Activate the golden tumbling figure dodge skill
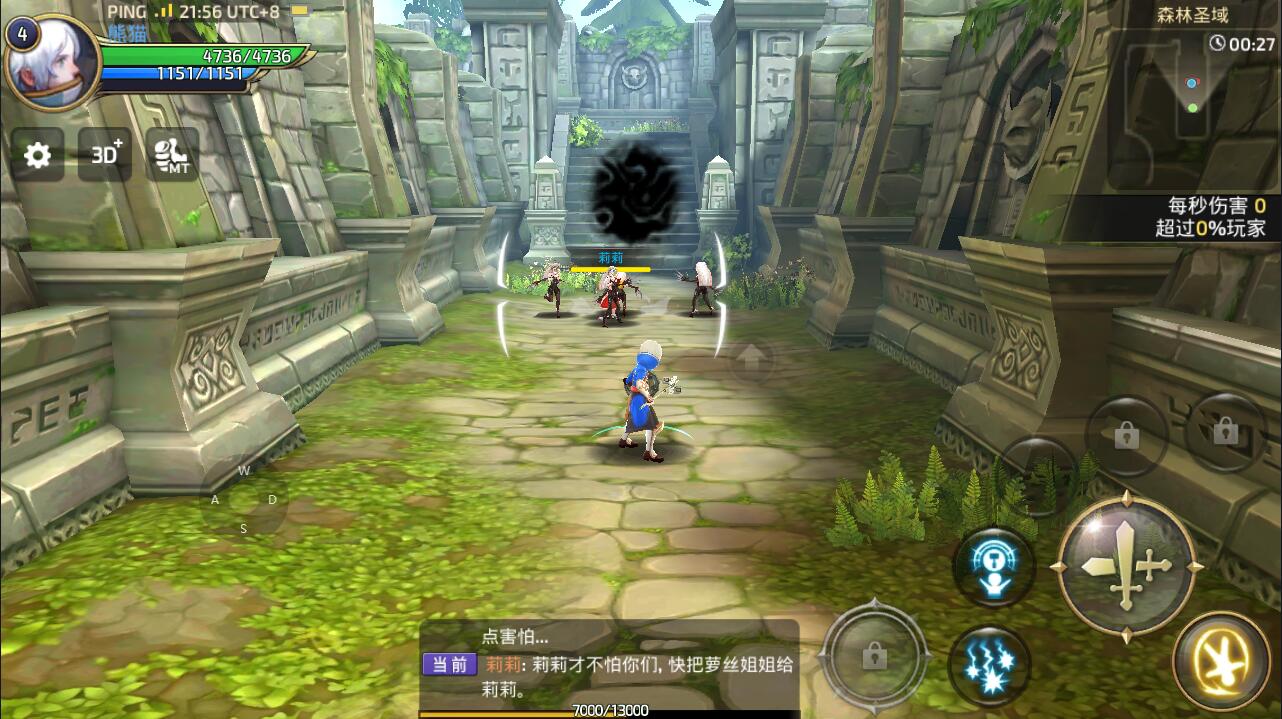The image size is (1282, 719). 1221,661
